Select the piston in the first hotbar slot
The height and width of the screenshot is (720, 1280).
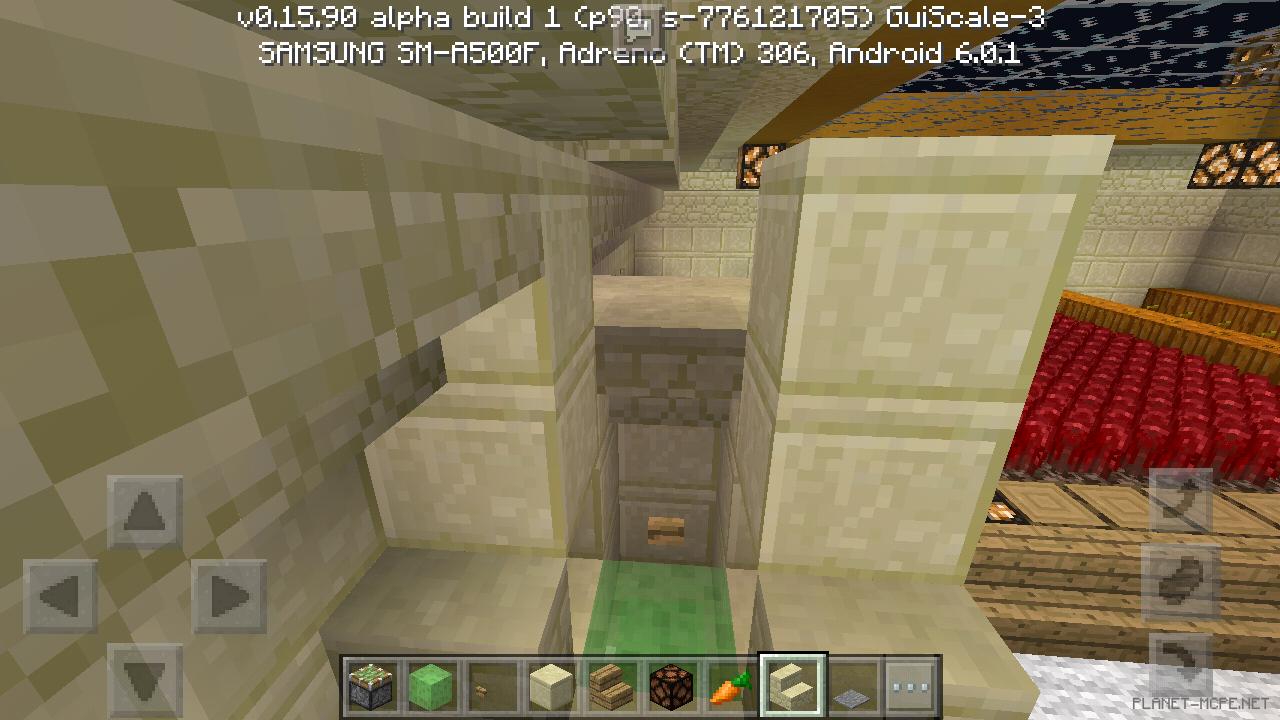click(371, 686)
